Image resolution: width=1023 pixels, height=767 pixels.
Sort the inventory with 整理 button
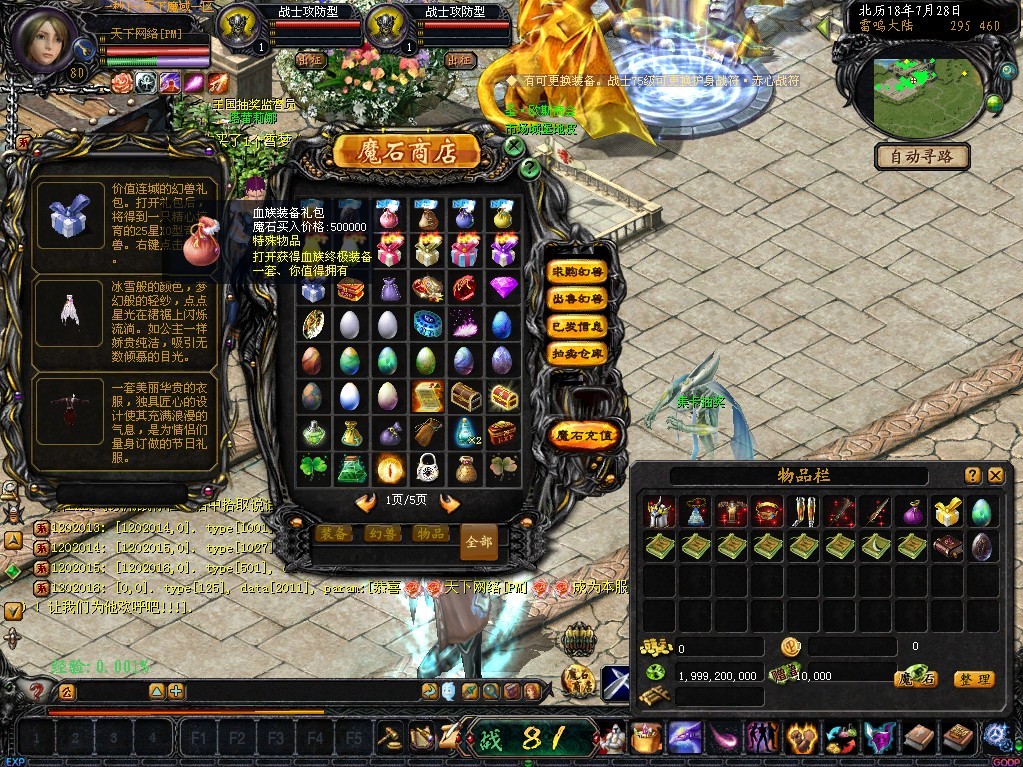tap(973, 679)
